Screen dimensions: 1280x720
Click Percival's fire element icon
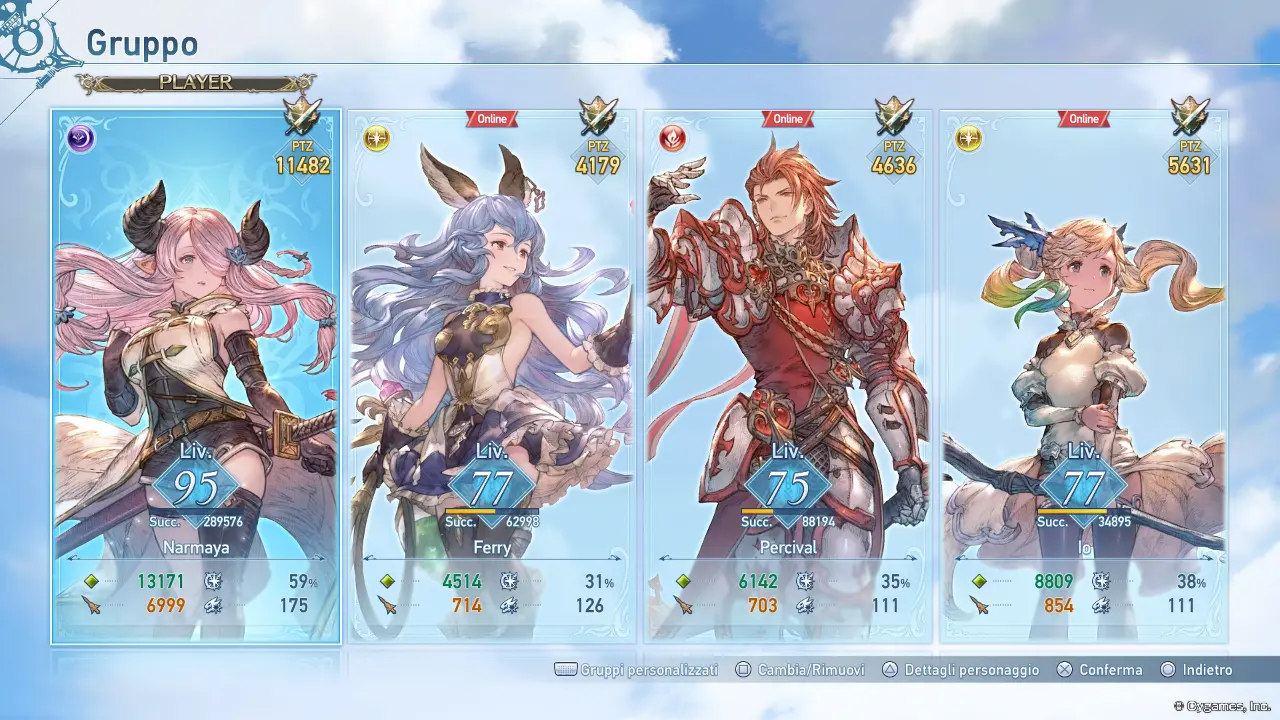pos(671,138)
